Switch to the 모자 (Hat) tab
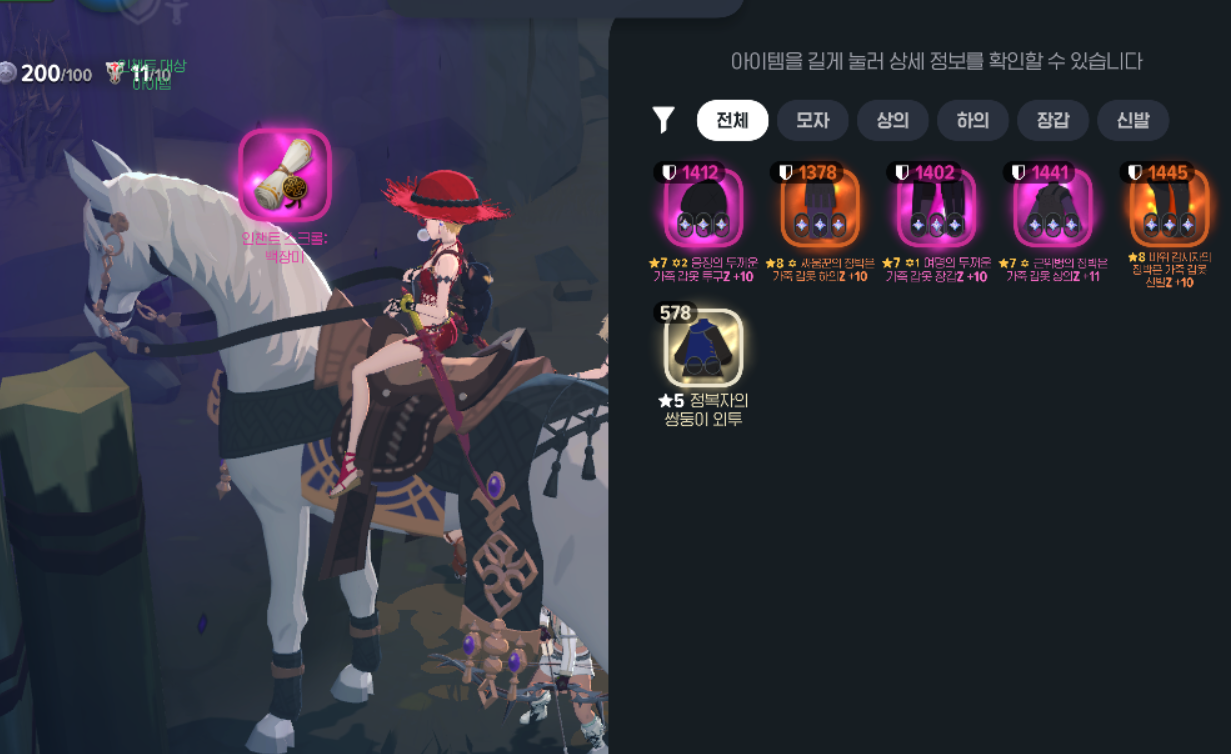The image size is (1231, 754). (x=812, y=121)
